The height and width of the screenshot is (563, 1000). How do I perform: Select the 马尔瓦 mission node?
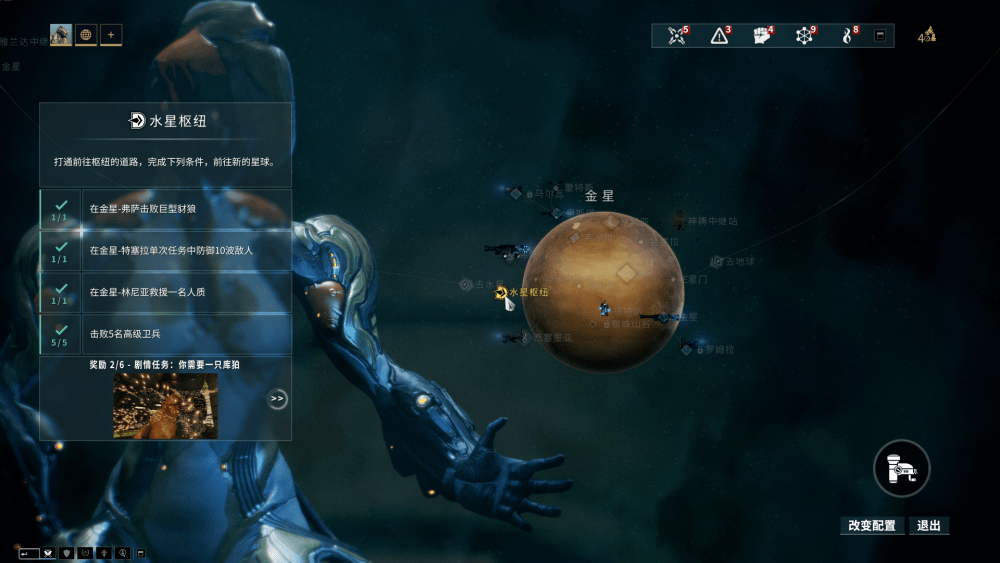click(x=517, y=193)
